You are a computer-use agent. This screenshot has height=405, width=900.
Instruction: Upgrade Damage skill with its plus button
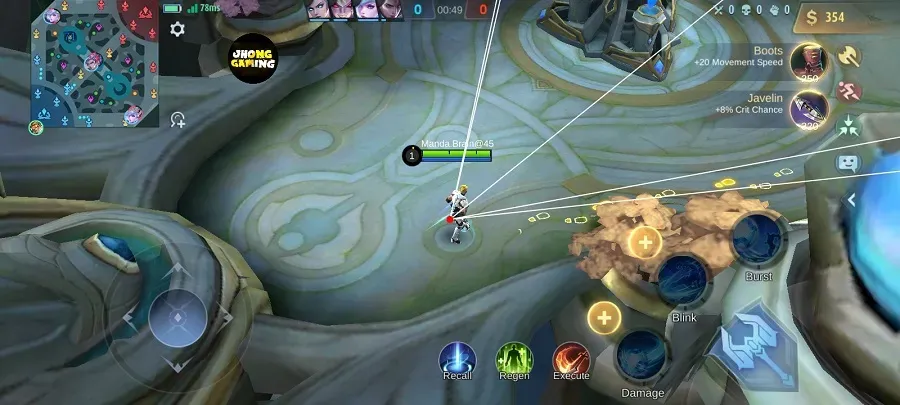click(x=603, y=318)
